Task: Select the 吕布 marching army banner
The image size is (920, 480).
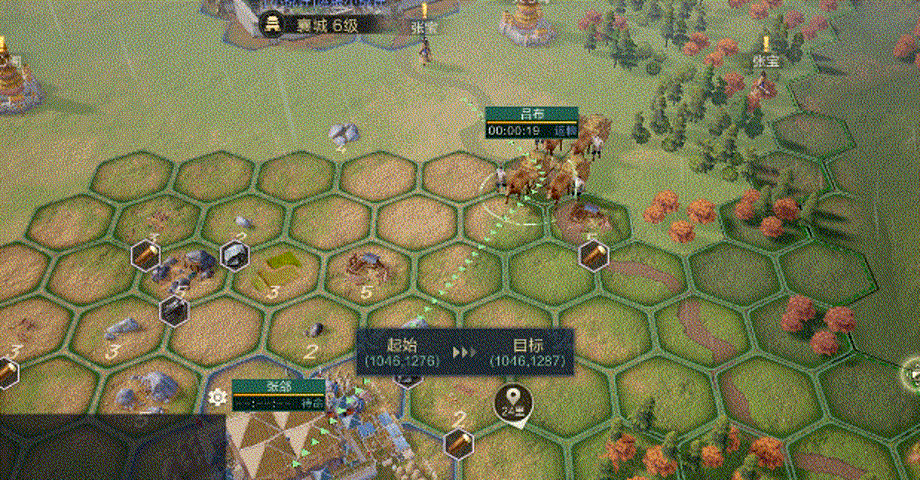Action: tap(531, 122)
